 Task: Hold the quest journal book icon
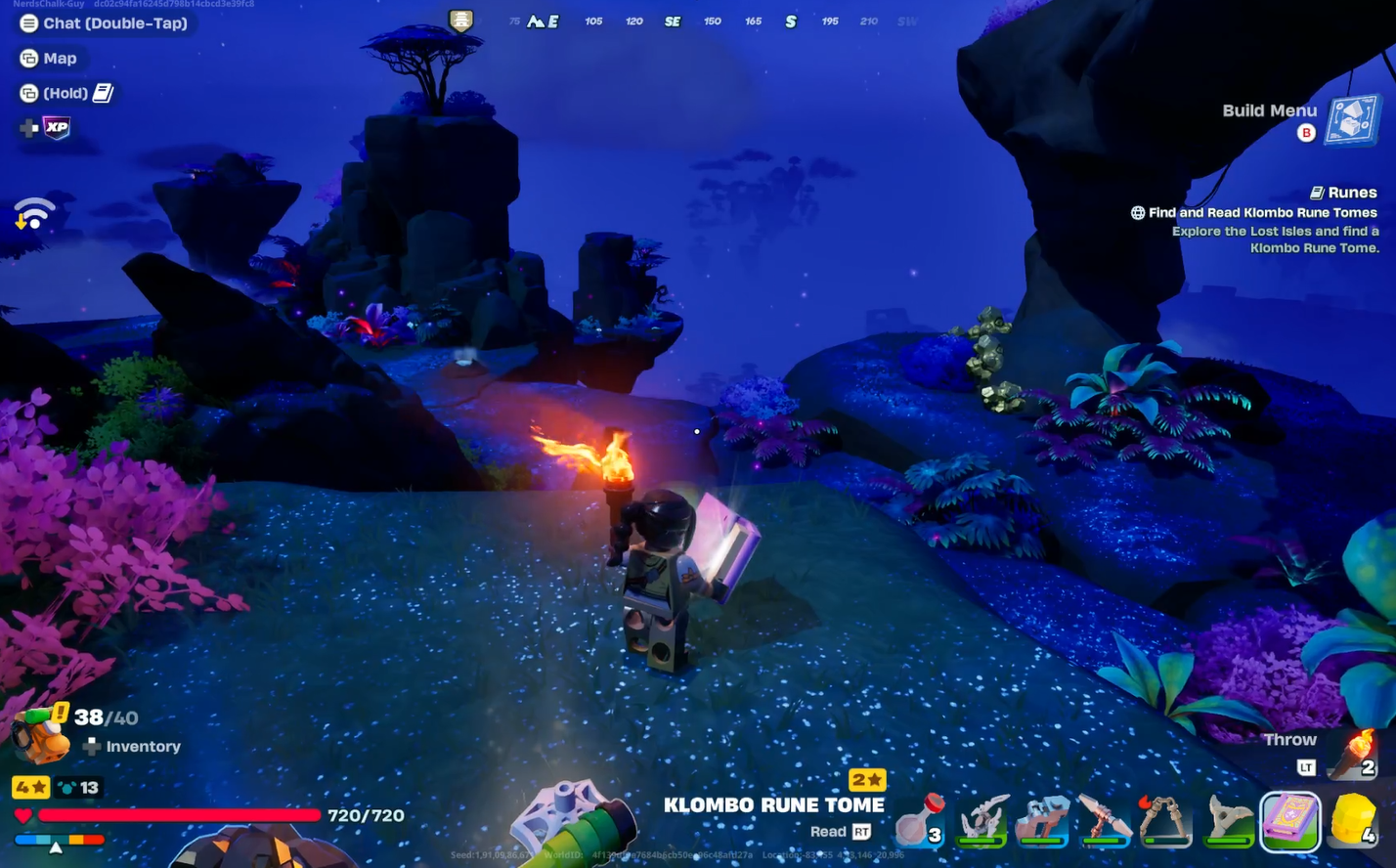[103, 92]
